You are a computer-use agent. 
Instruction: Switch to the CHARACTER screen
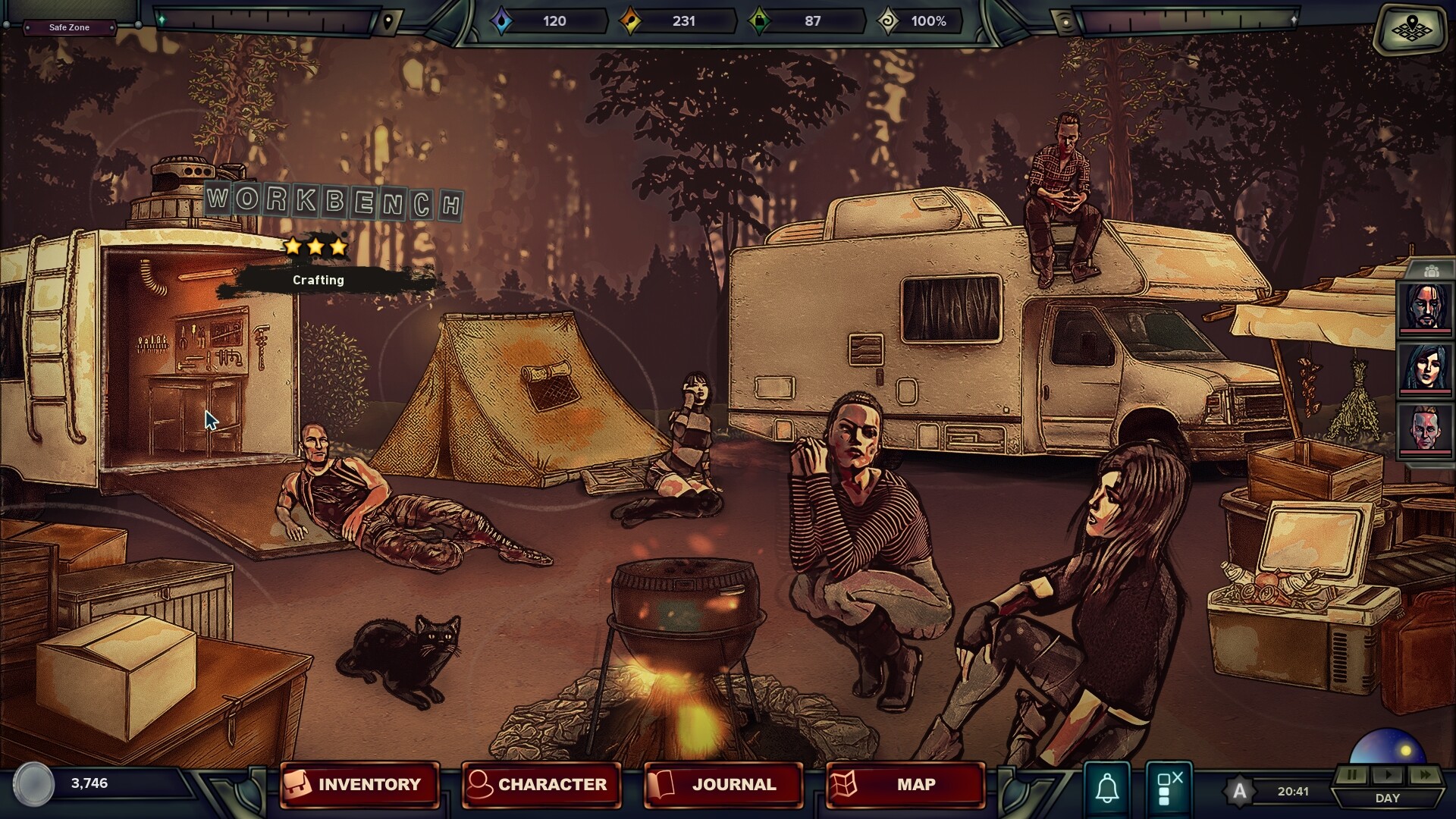541,785
